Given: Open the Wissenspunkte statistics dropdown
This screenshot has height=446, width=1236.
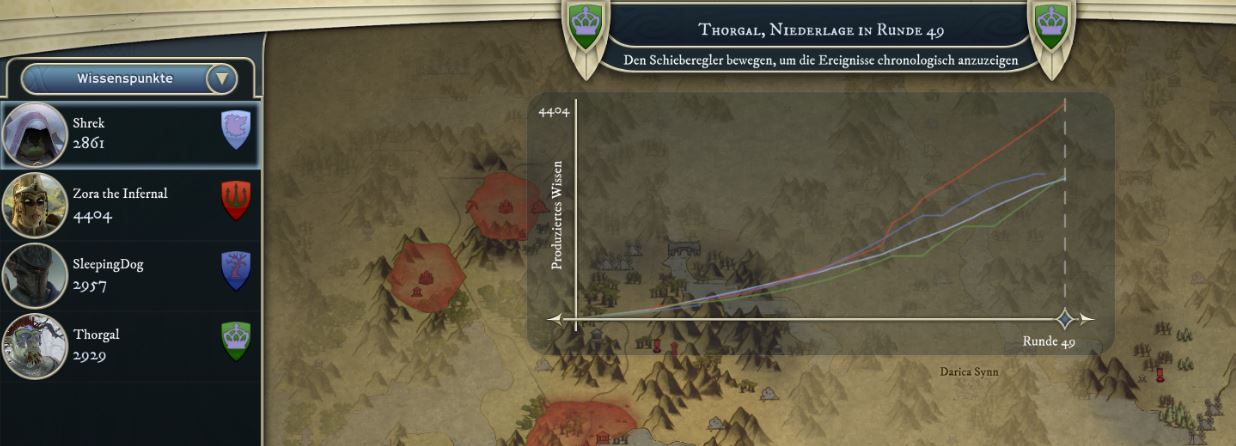Looking at the screenshot, I should tap(222, 78).
